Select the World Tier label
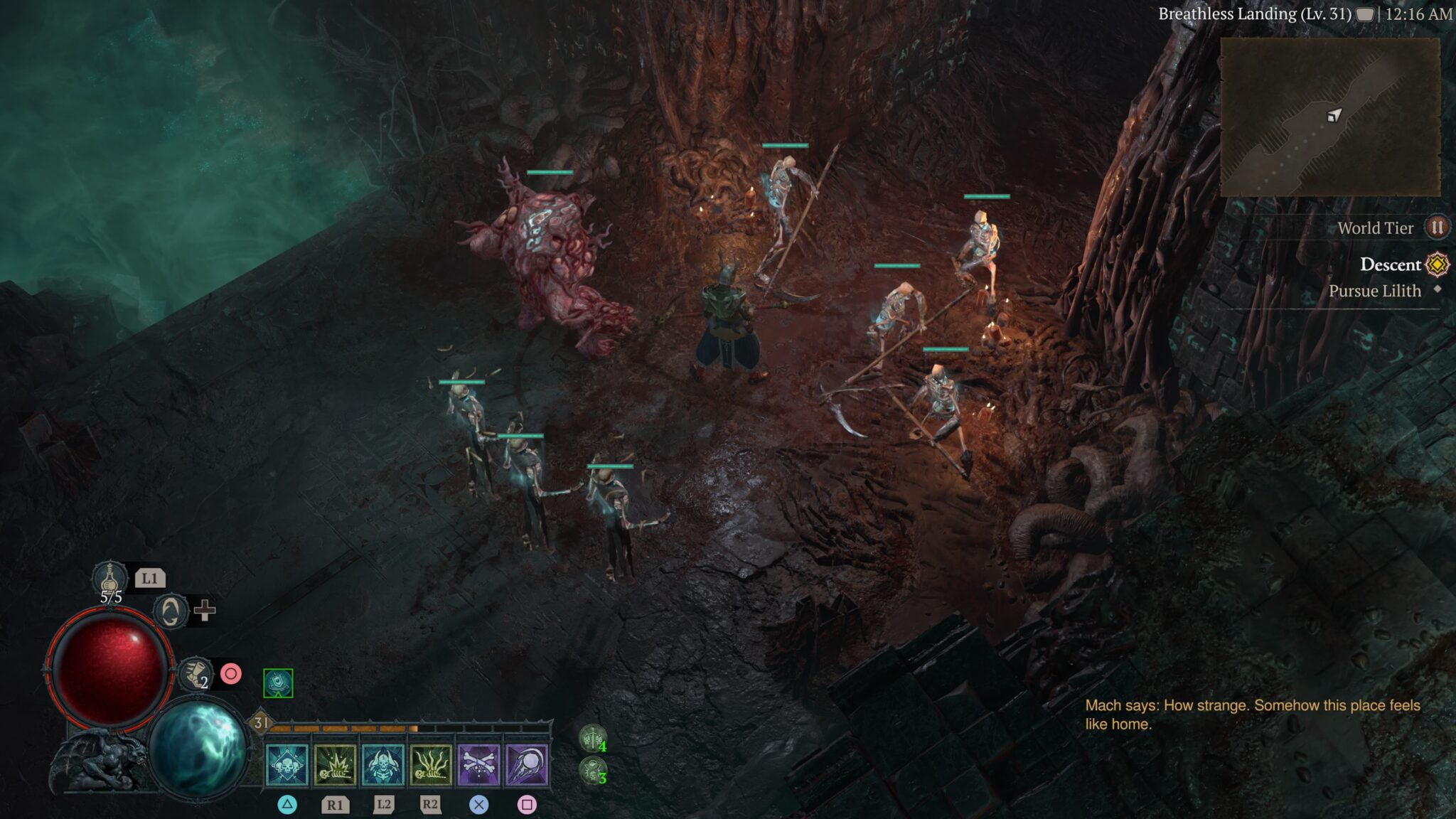Screen dimensions: 1456x819 tap(1375, 227)
